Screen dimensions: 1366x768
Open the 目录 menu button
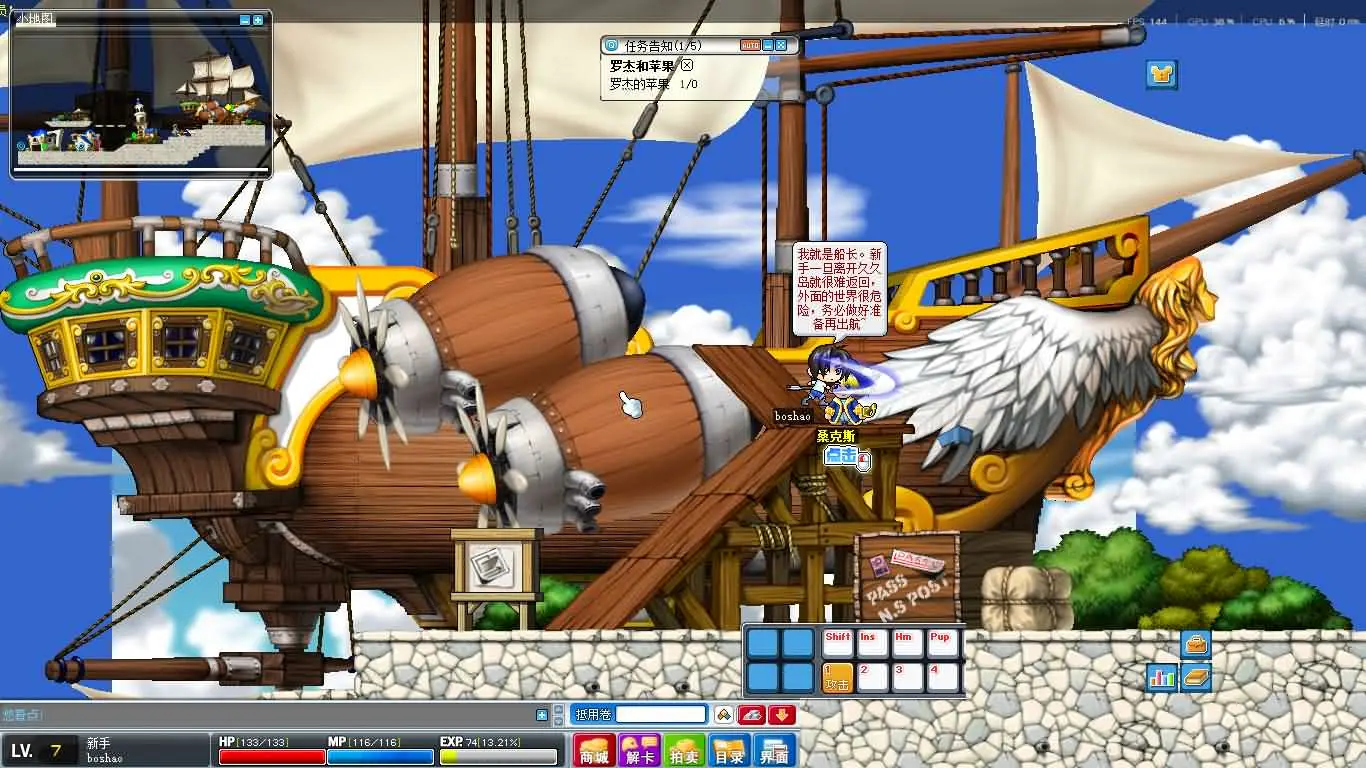point(729,751)
